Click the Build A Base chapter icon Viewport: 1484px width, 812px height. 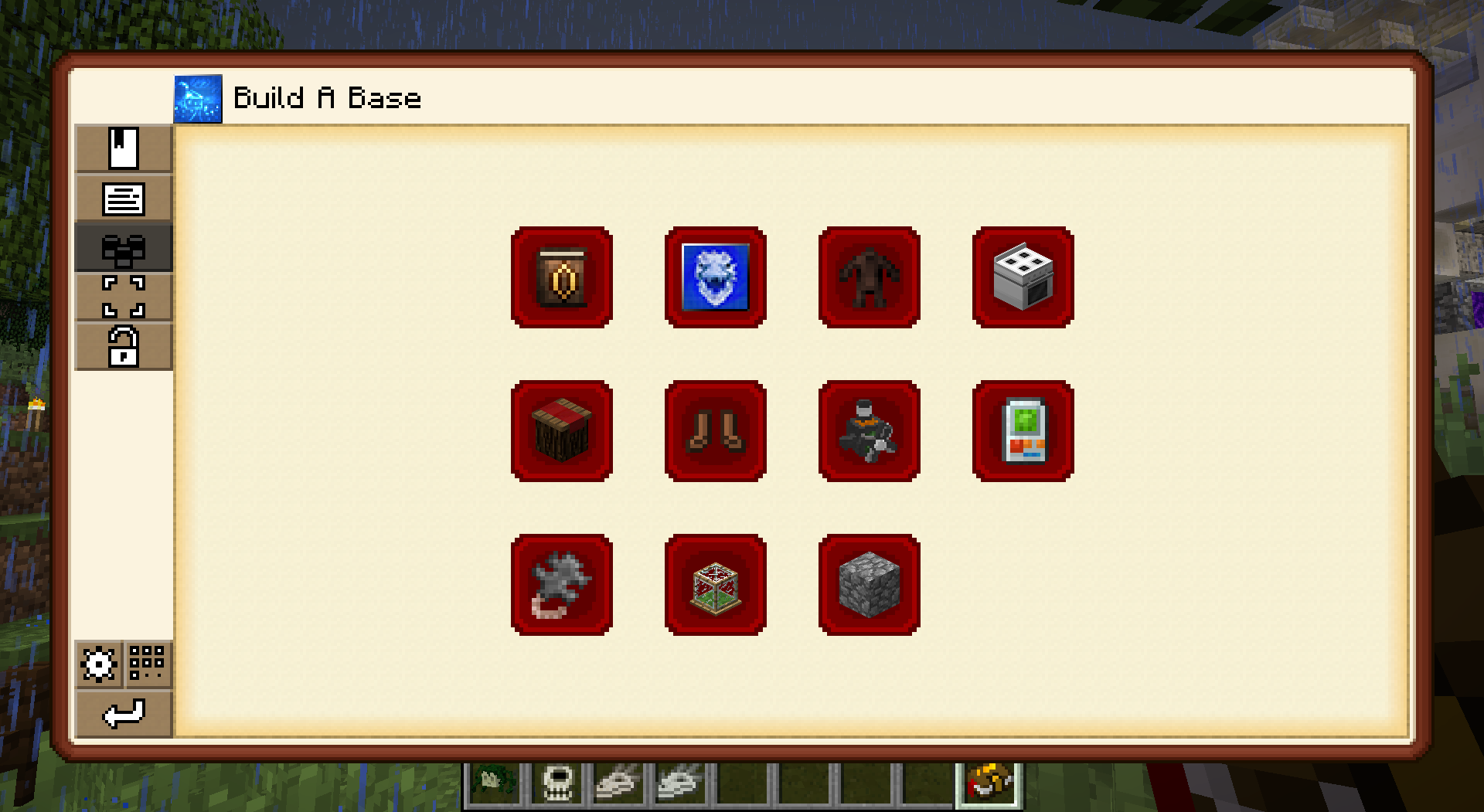pos(199,98)
